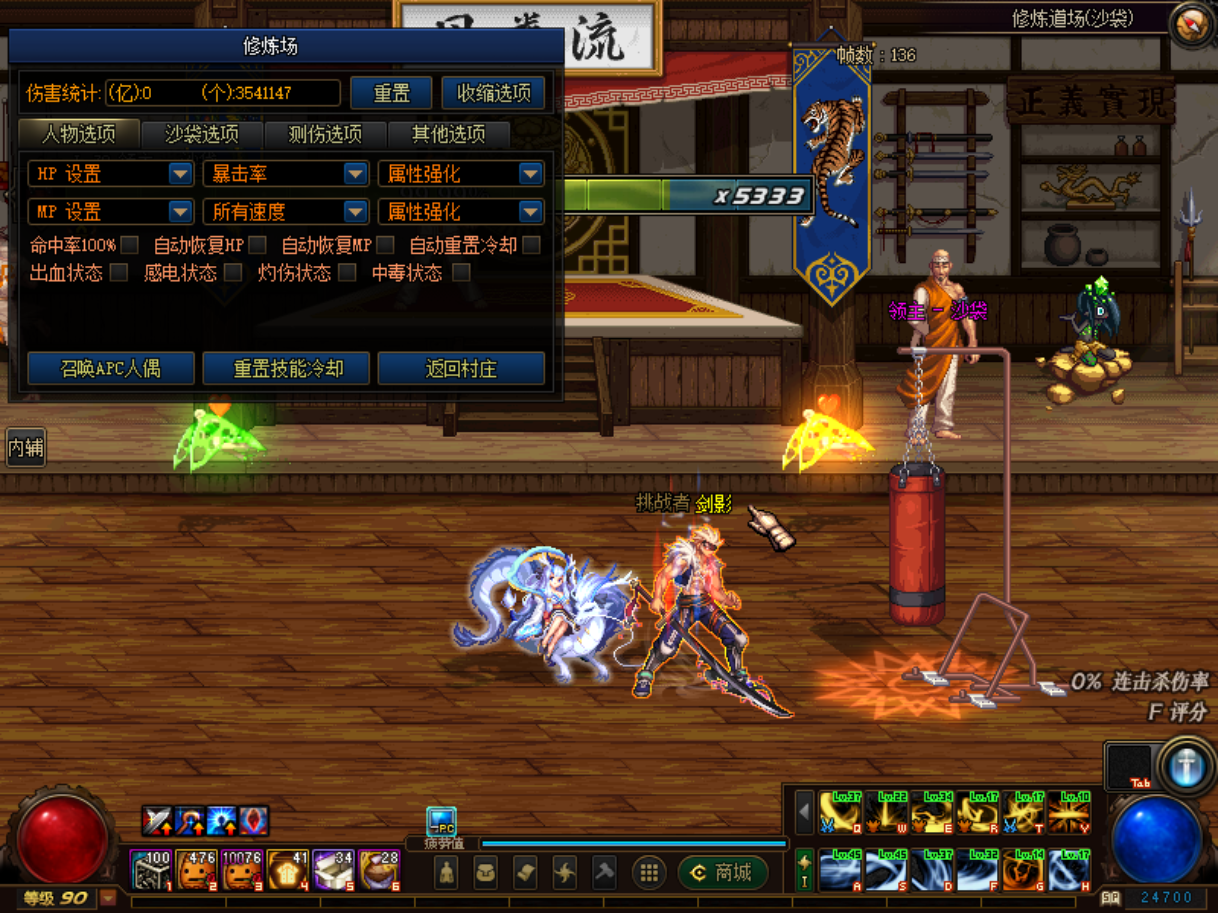This screenshot has height=913, width=1218.
Task: Click the 内铺 side button
Action: coord(25,447)
